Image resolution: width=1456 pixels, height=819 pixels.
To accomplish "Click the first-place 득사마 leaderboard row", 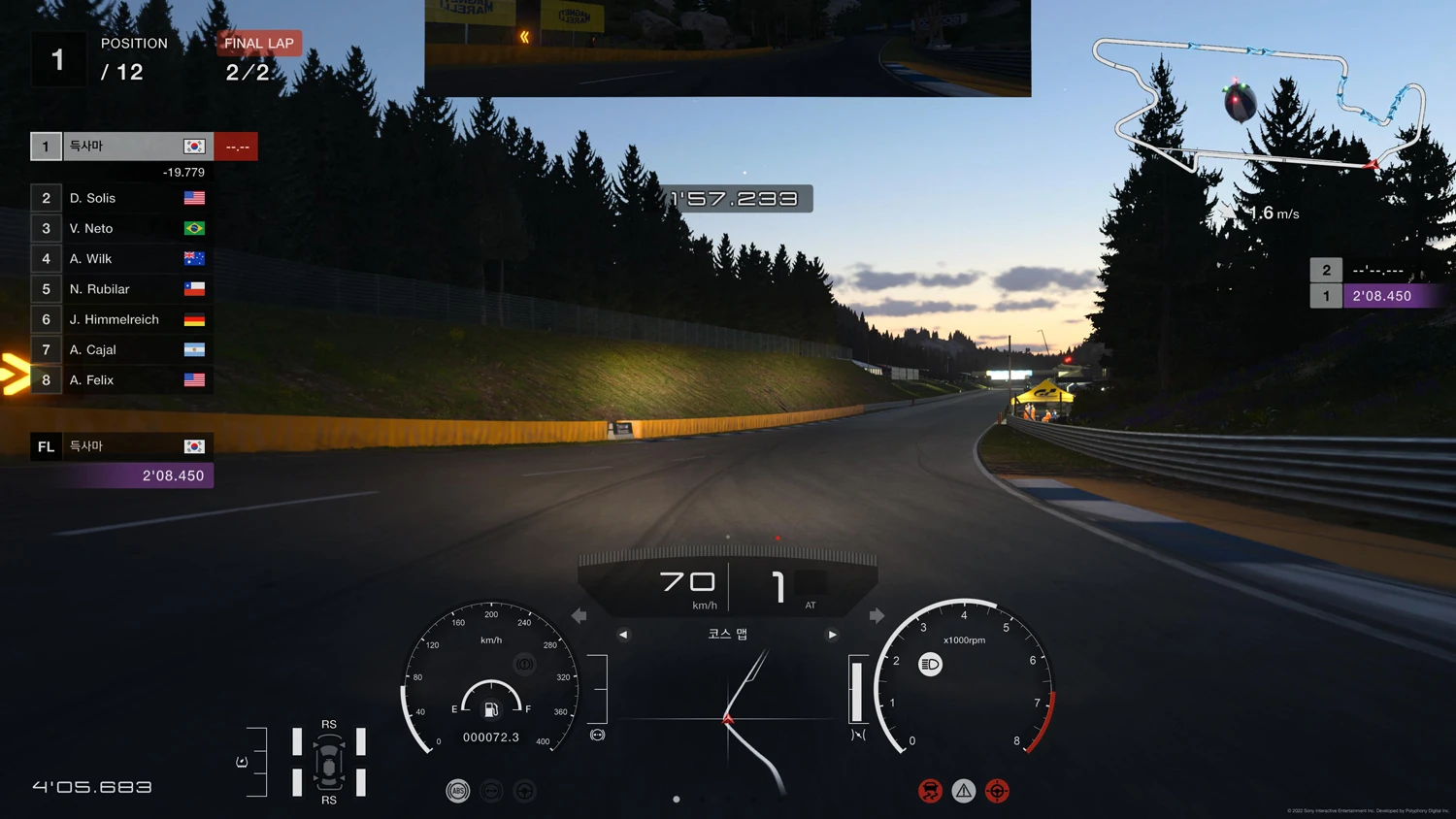I will click(121, 147).
